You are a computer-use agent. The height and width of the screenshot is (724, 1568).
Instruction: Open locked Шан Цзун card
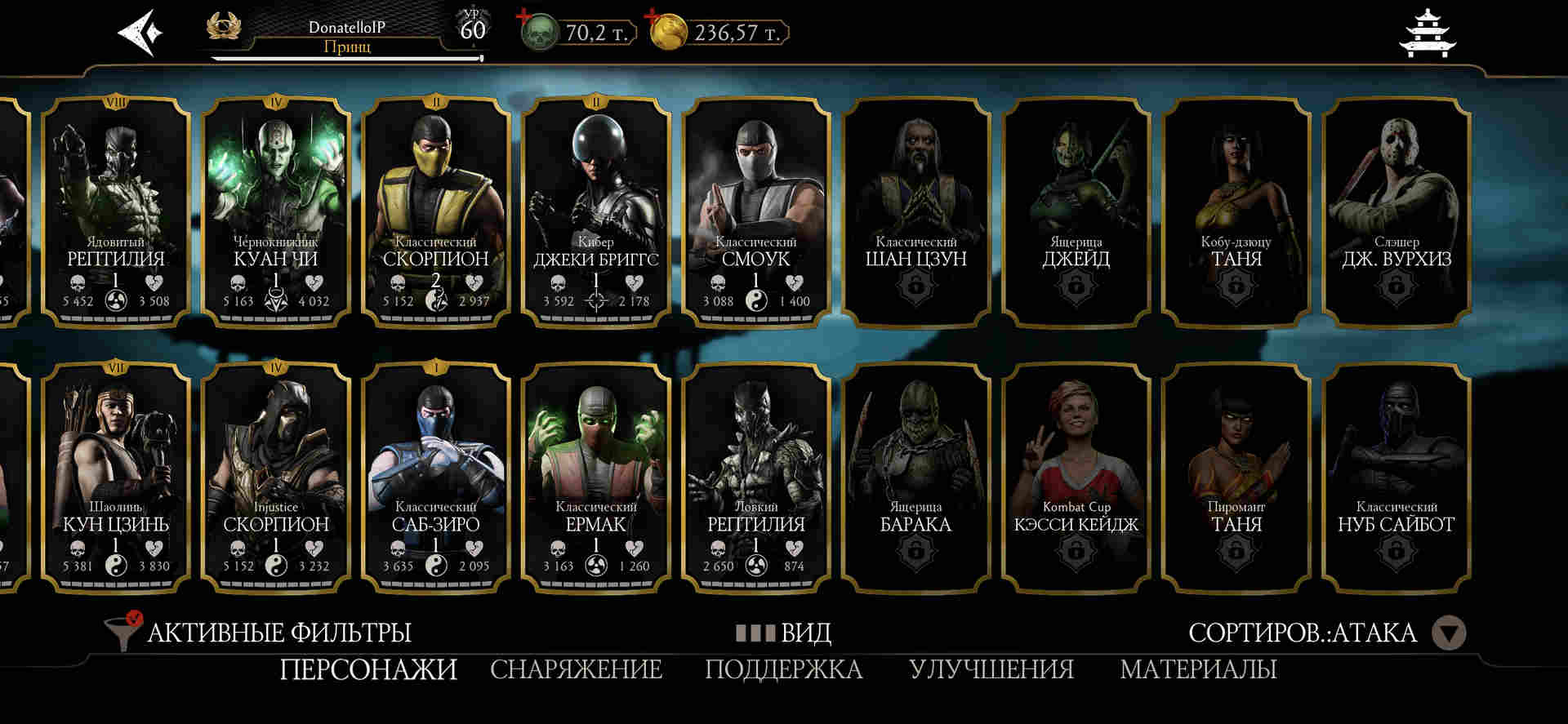coord(916,212)
